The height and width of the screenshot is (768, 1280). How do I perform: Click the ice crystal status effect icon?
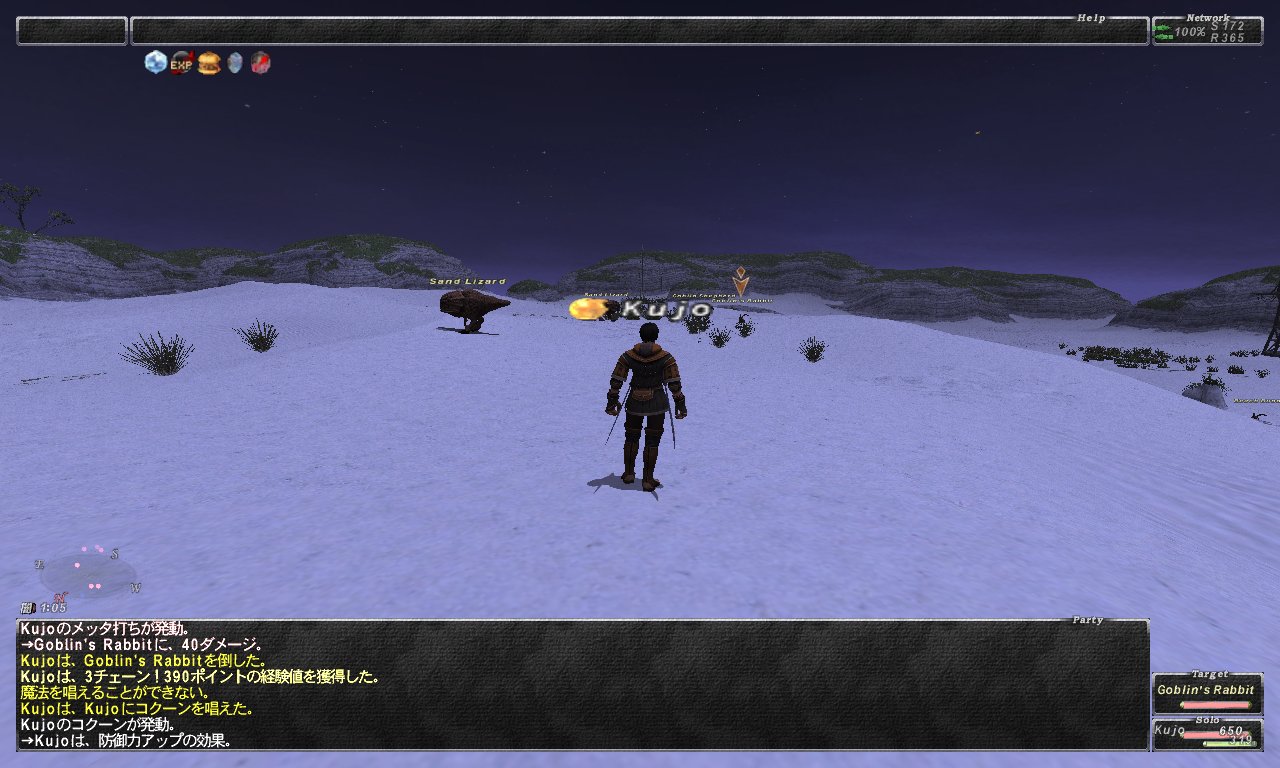pyautogui.click(x=155, y=63)
